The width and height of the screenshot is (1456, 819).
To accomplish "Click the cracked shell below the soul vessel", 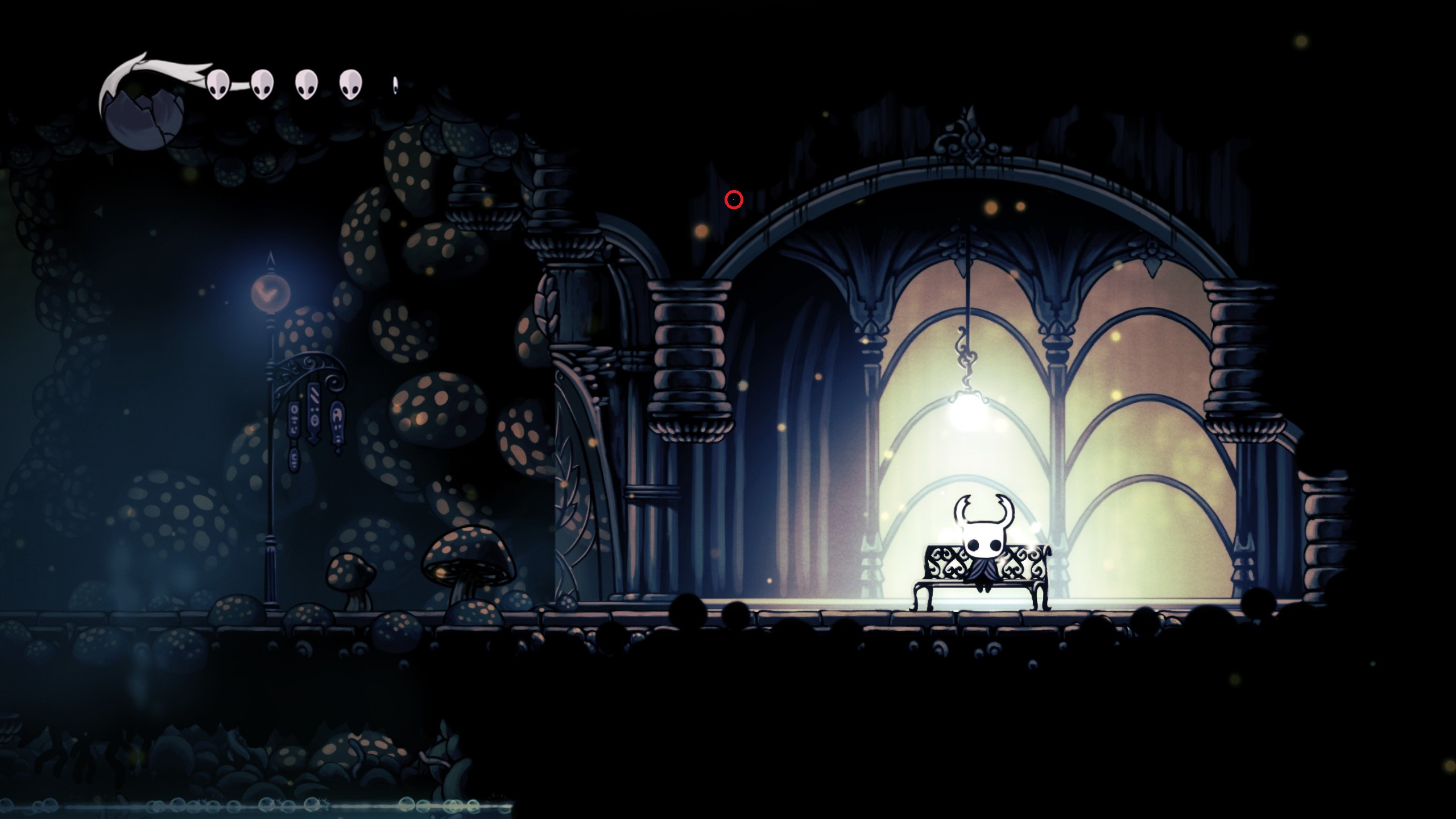I will 142,131.
